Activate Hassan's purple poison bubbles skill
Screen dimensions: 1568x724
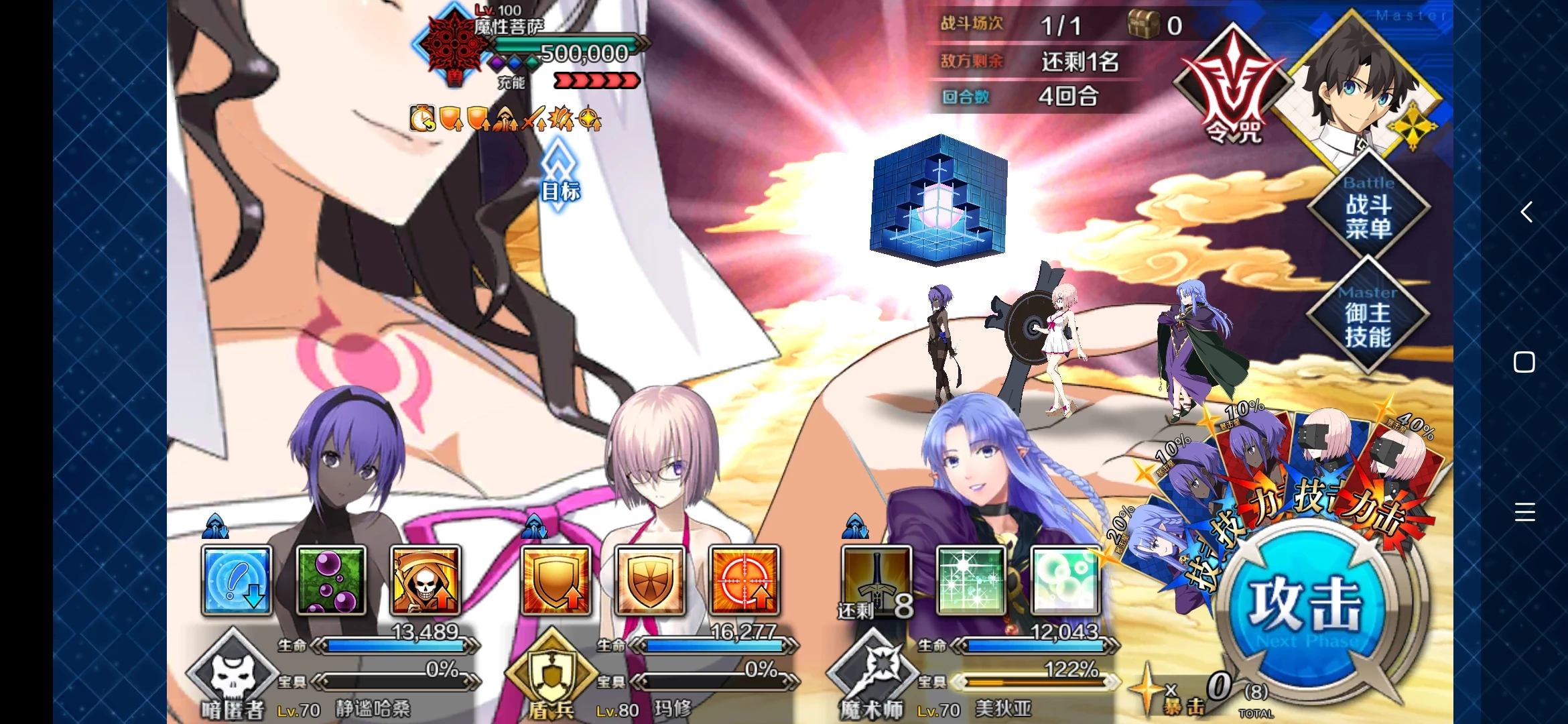[331, 581]
